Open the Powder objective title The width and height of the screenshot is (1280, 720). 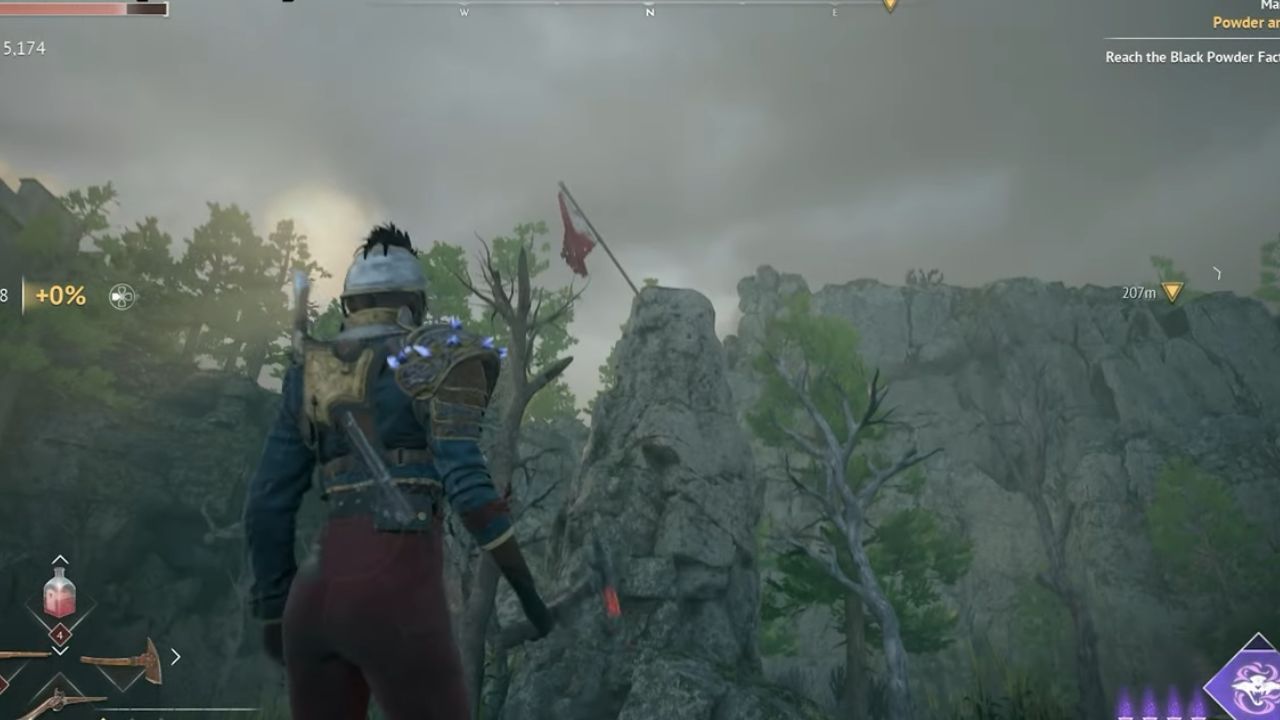pyautogui.click(x=1243, y=22)
